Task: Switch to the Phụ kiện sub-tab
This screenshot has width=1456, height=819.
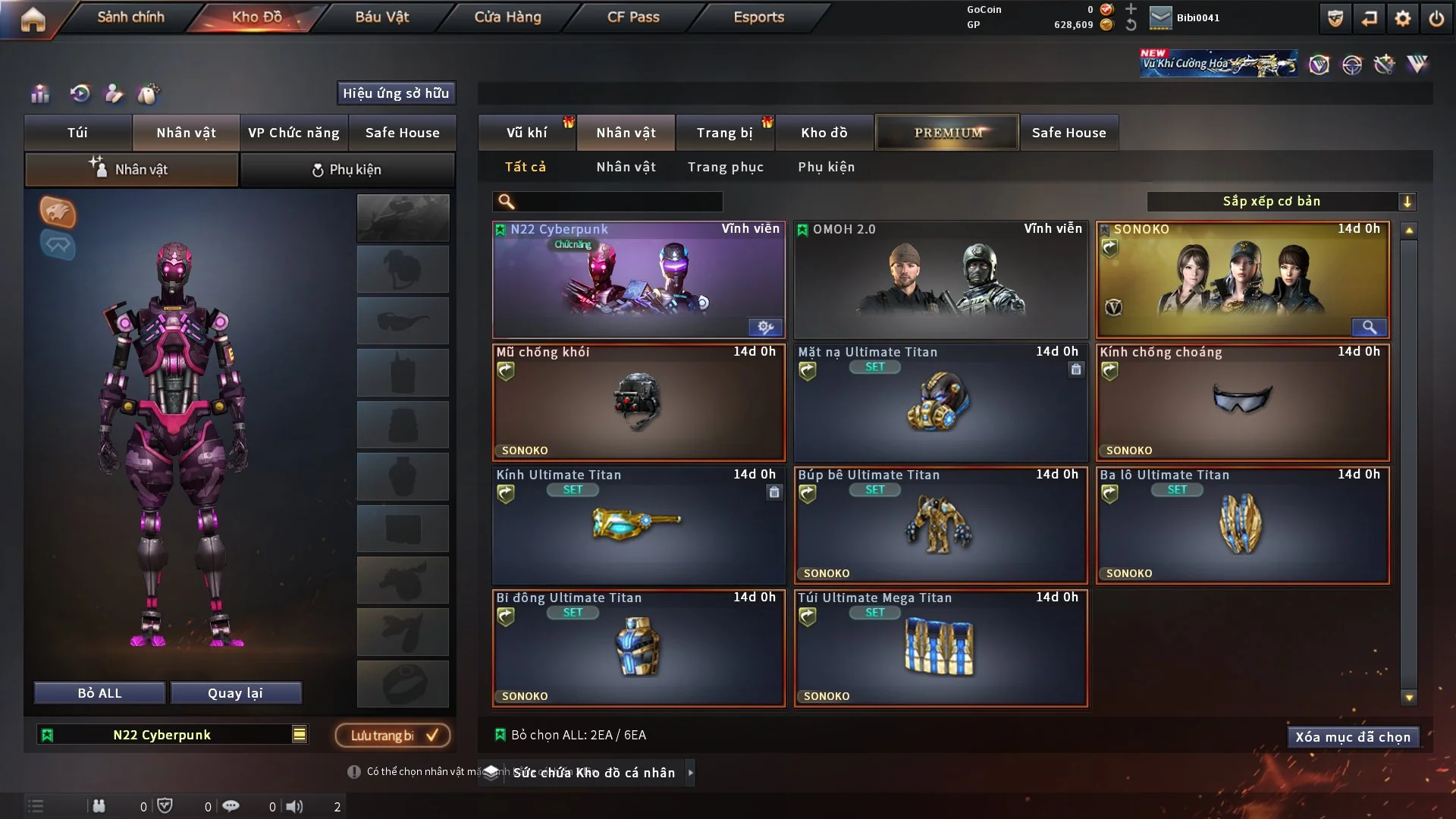Action: click(347, 170)
